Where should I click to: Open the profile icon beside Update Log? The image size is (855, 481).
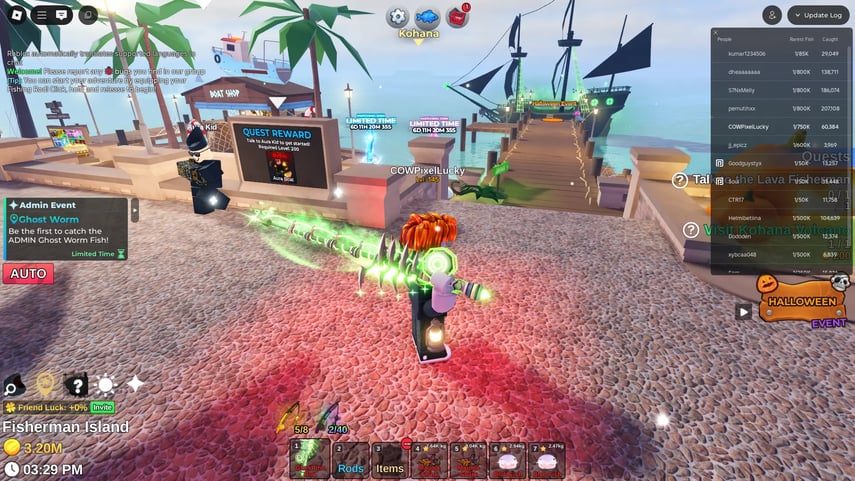click(772, 15)
